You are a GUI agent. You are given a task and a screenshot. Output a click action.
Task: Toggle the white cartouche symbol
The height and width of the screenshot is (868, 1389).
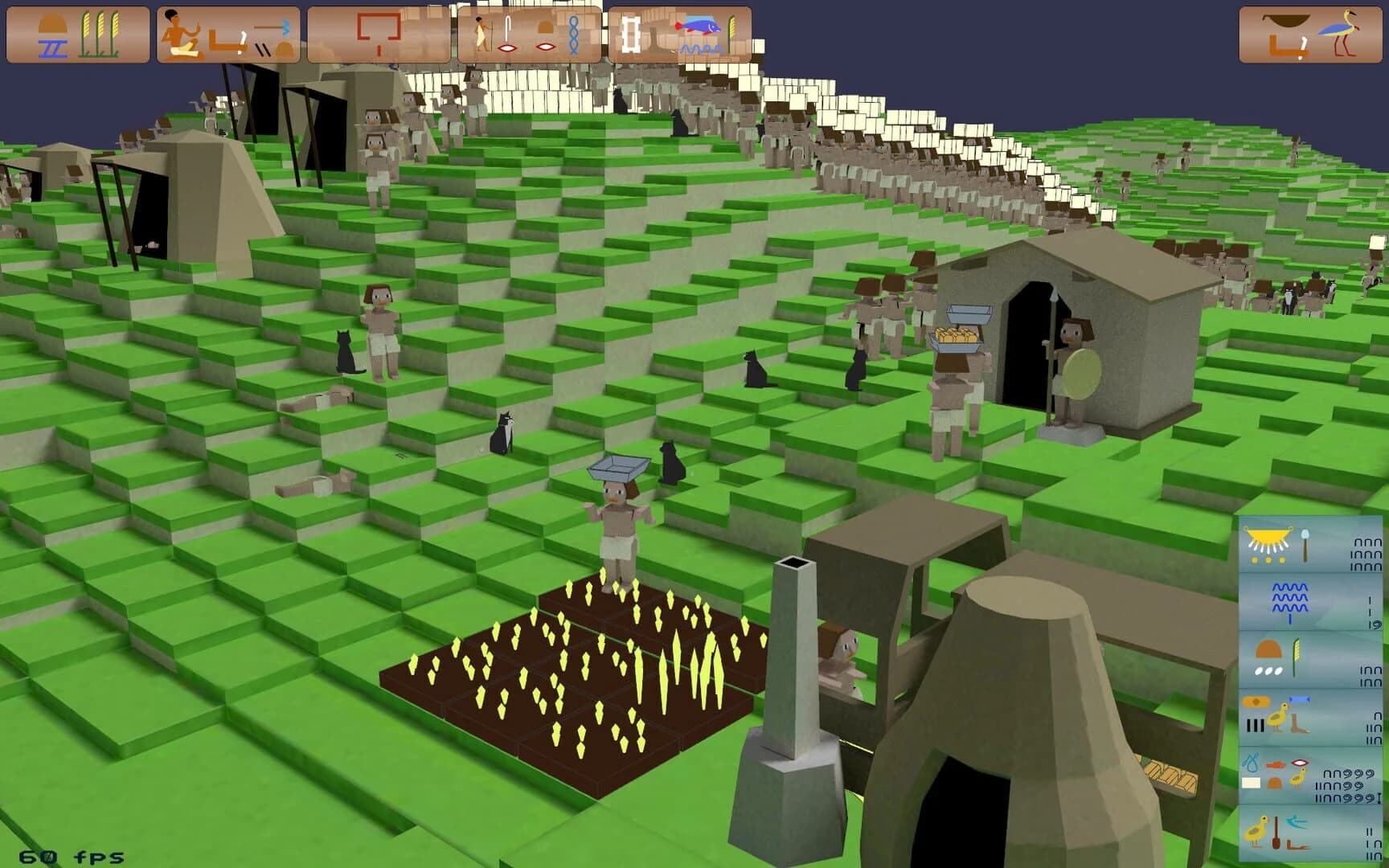point(633,34)
